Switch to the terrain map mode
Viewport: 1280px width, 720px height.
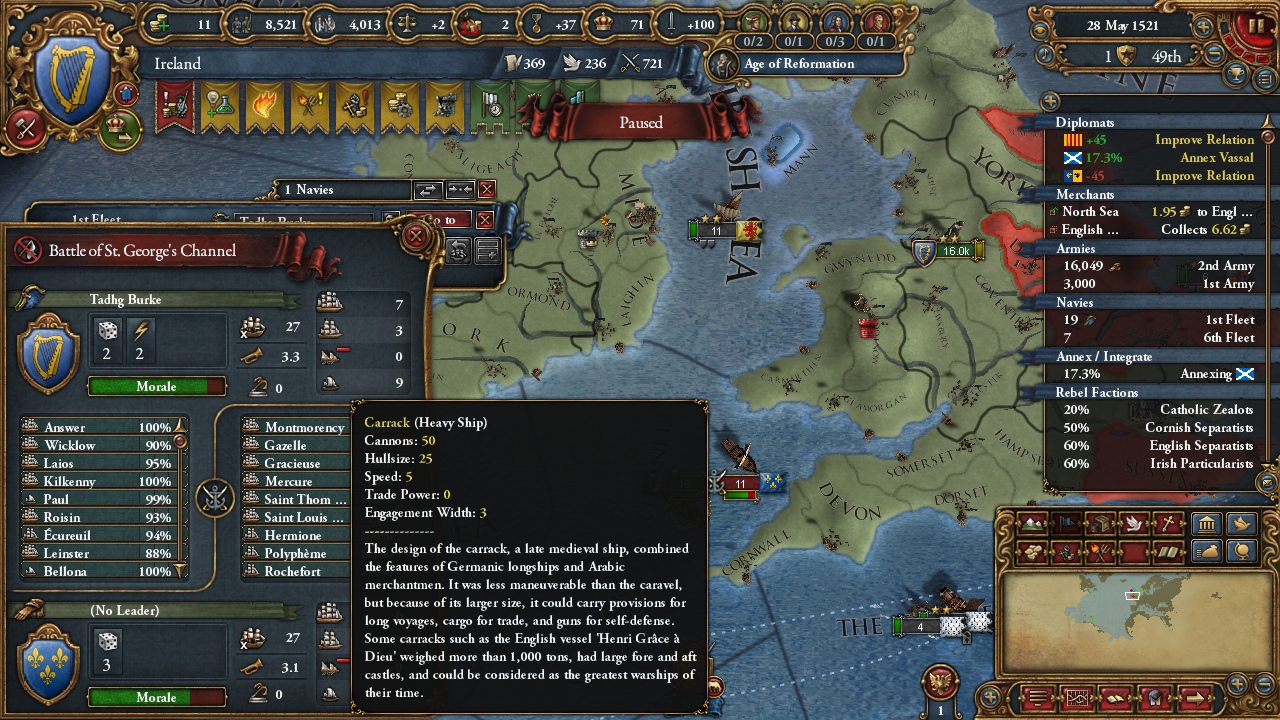coord(1032,524)
